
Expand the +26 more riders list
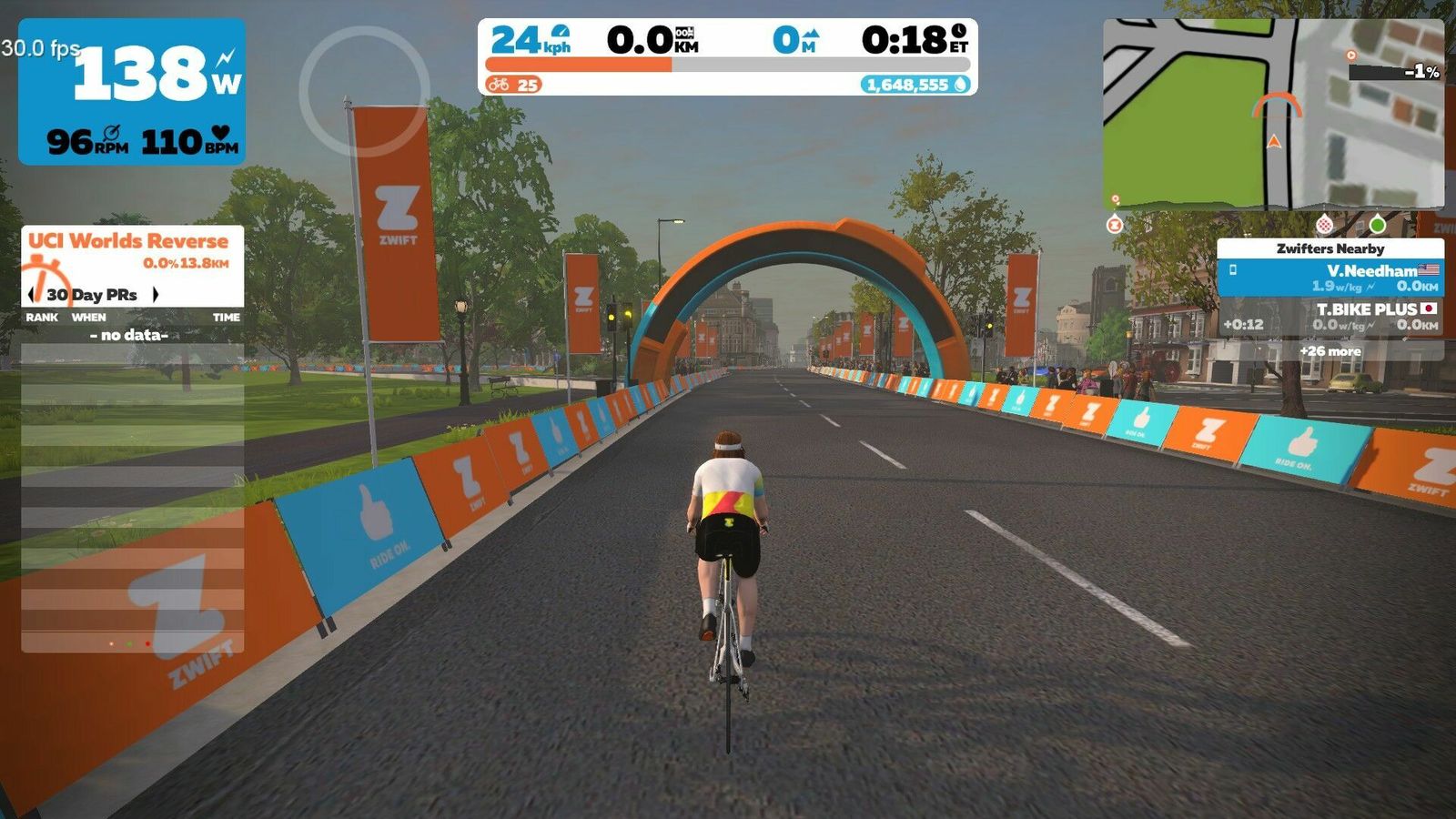click(x=1330, y=351)
